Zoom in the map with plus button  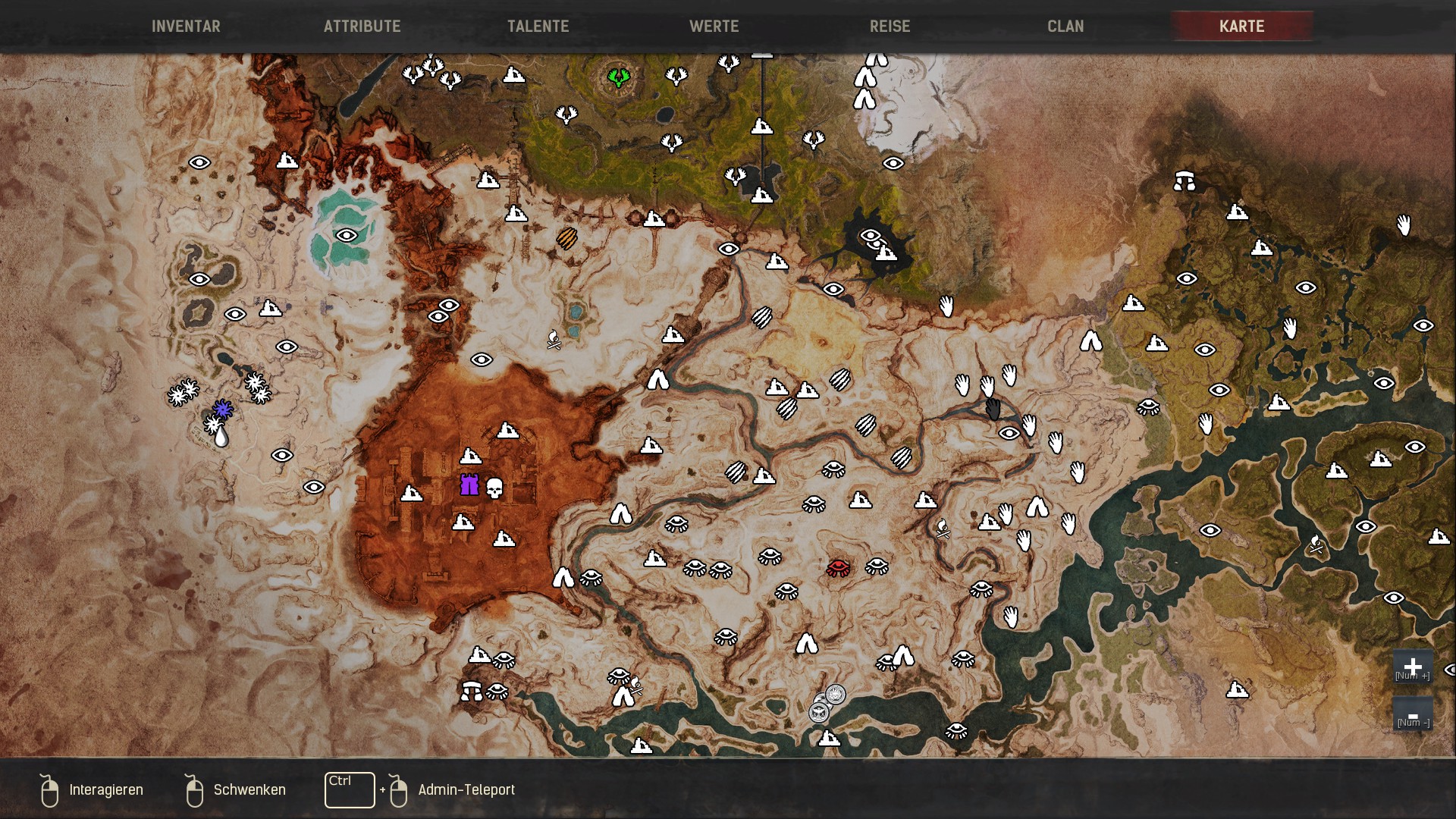(x=1412, y=666)
